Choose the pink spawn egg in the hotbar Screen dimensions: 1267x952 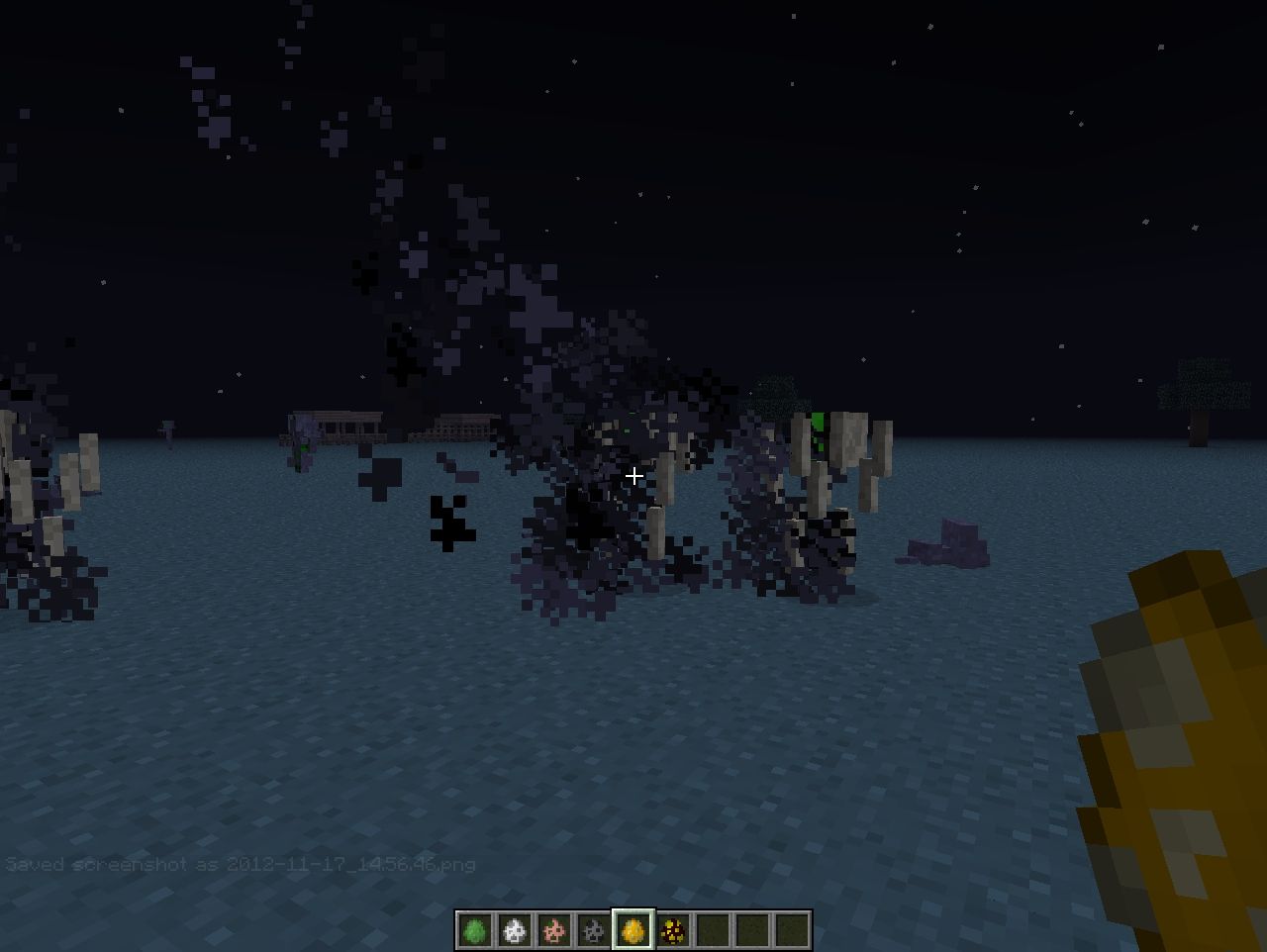click(x=554, y=930)
